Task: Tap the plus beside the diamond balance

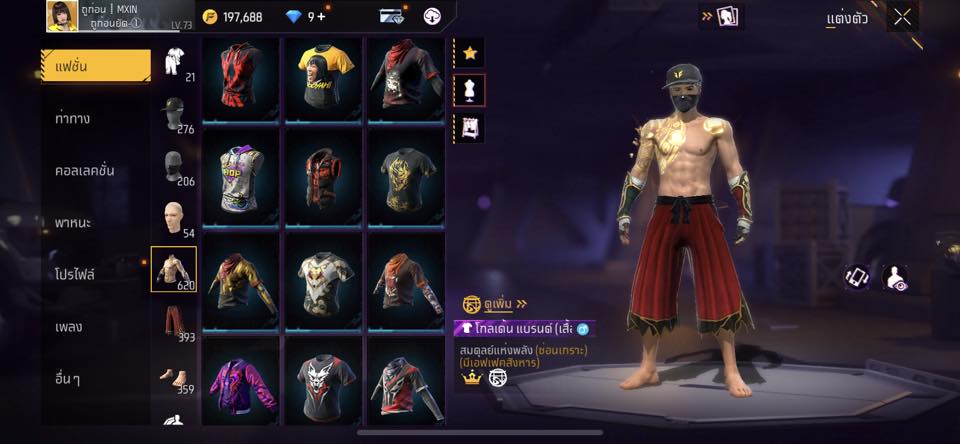Action: (x=321, y=17)
